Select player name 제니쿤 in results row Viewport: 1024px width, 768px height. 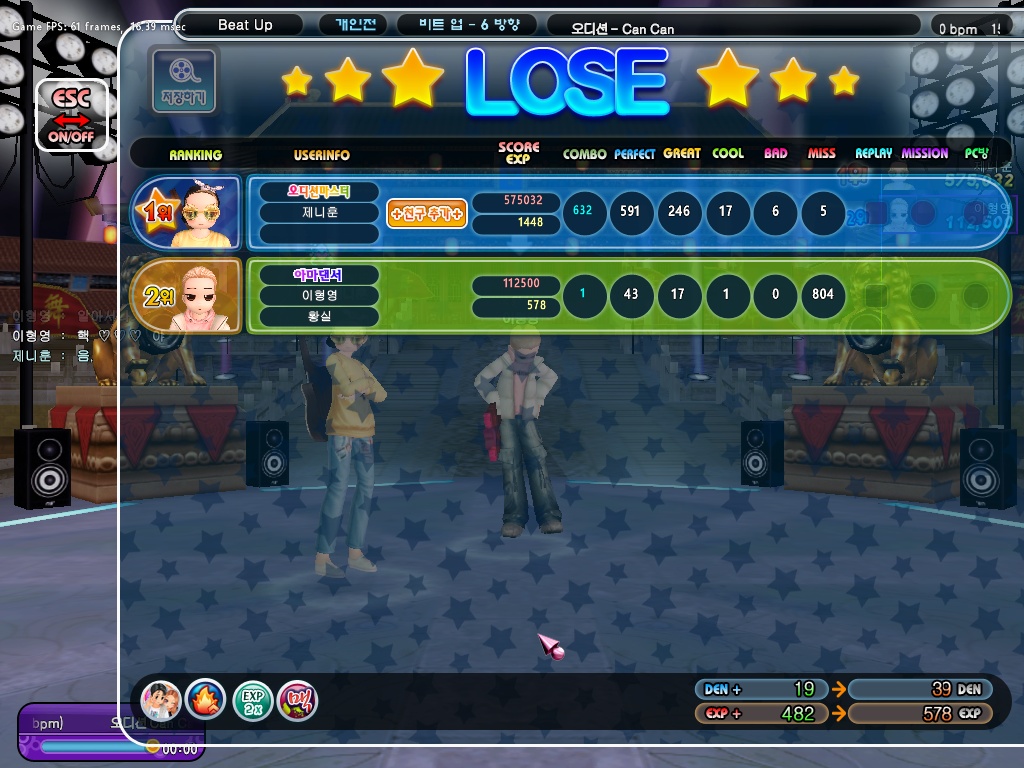tap(319, 212)
